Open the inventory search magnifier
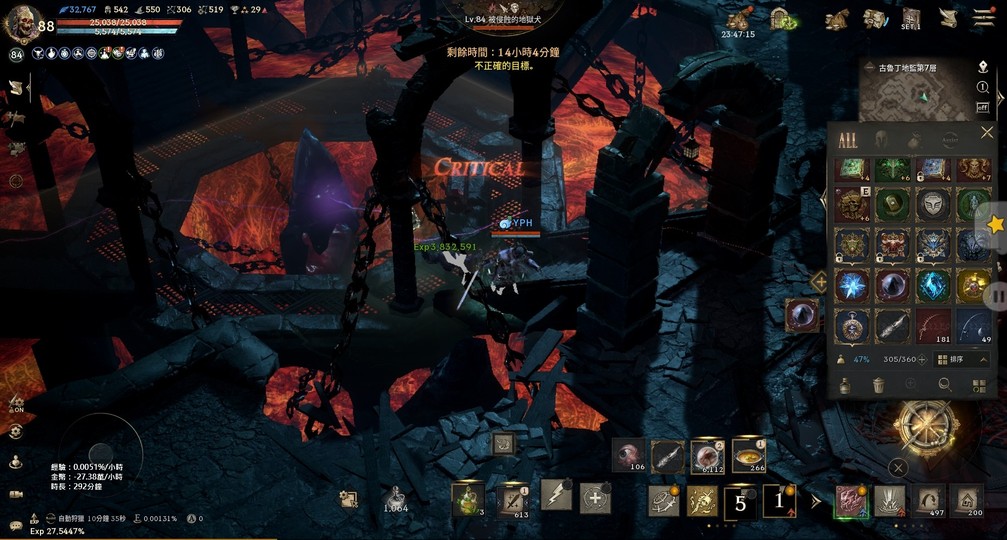Image resolution: width=1007 pixels, height=540 pixels. [x=943, y=385]
